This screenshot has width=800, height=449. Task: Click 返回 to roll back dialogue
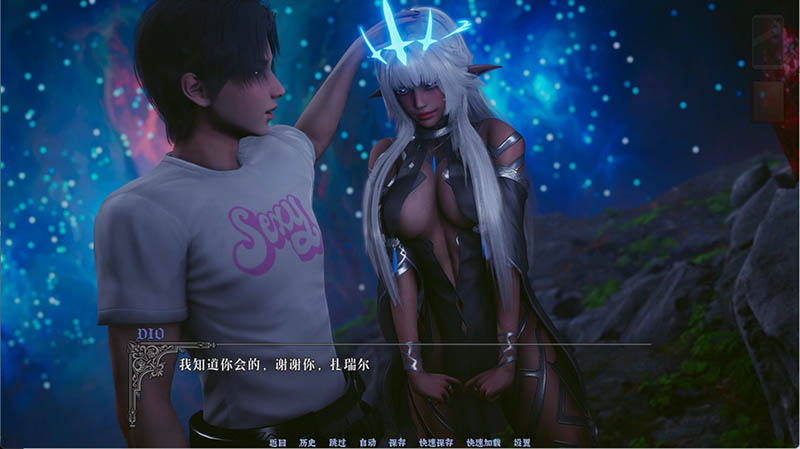pos(278,441)
